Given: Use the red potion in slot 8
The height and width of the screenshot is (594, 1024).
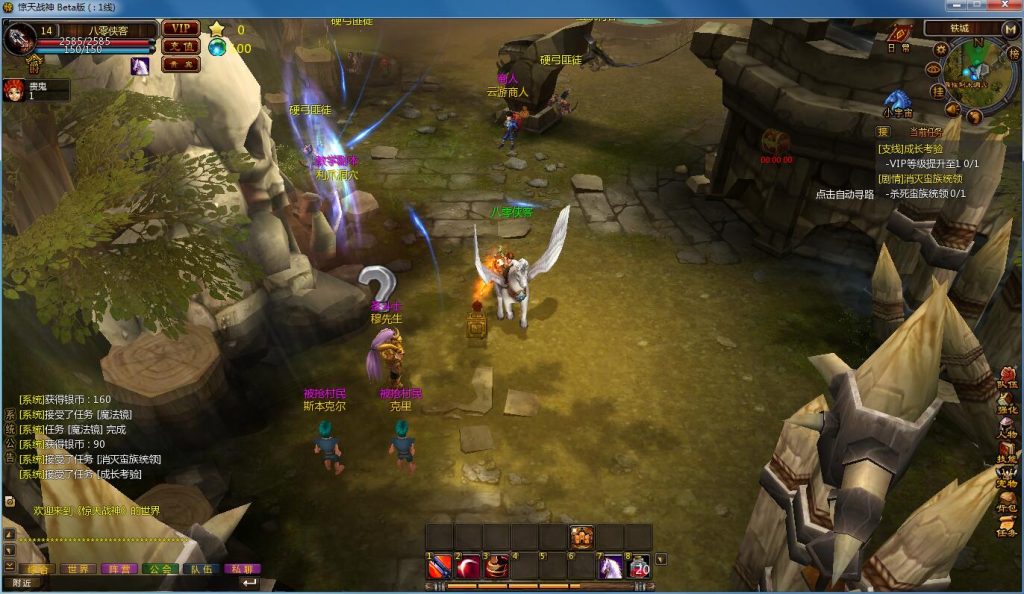Looking at the screenshot, I should coord(639,567).
